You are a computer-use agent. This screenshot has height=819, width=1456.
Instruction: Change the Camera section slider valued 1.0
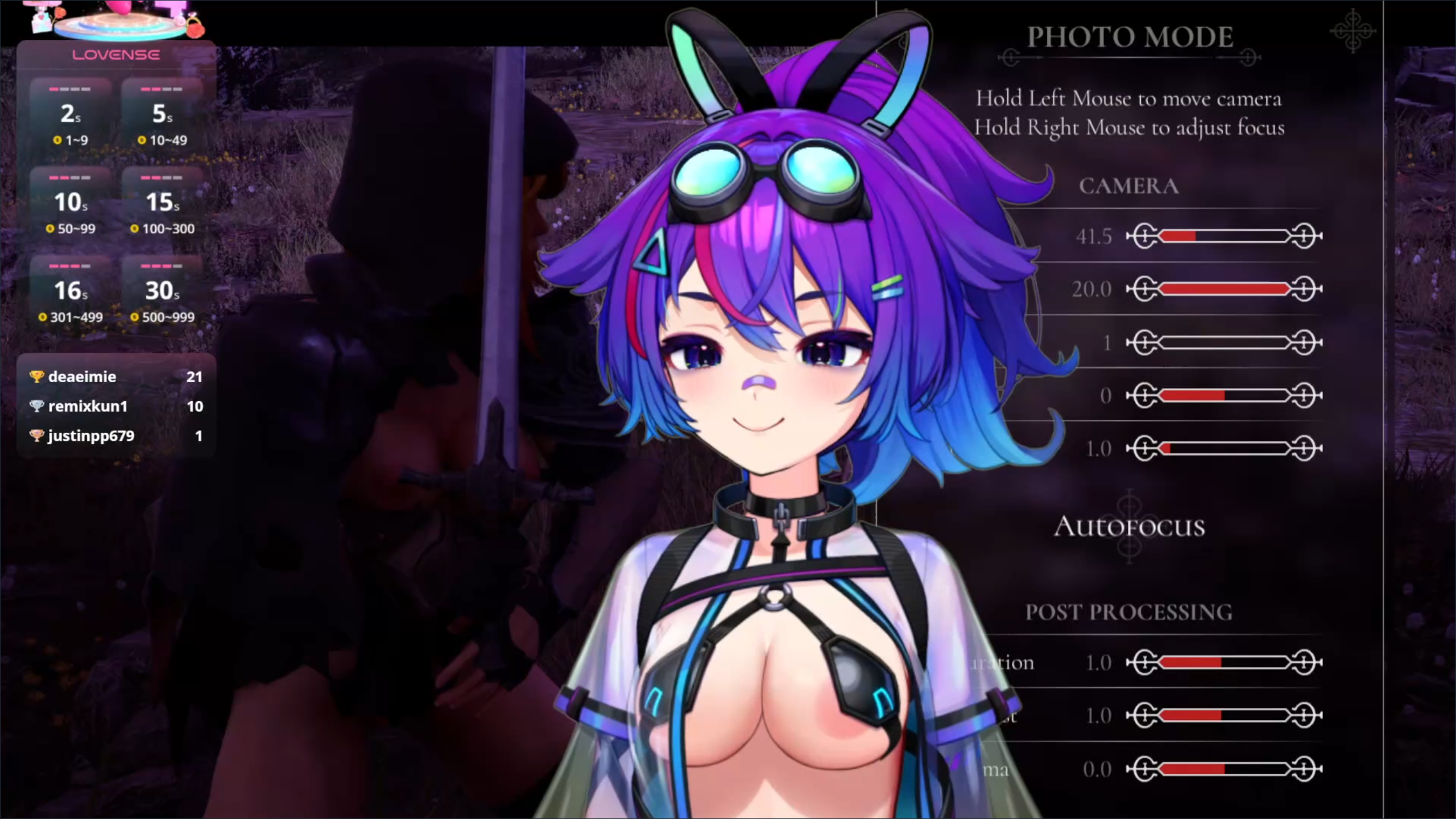click(x=1224, y=449)
